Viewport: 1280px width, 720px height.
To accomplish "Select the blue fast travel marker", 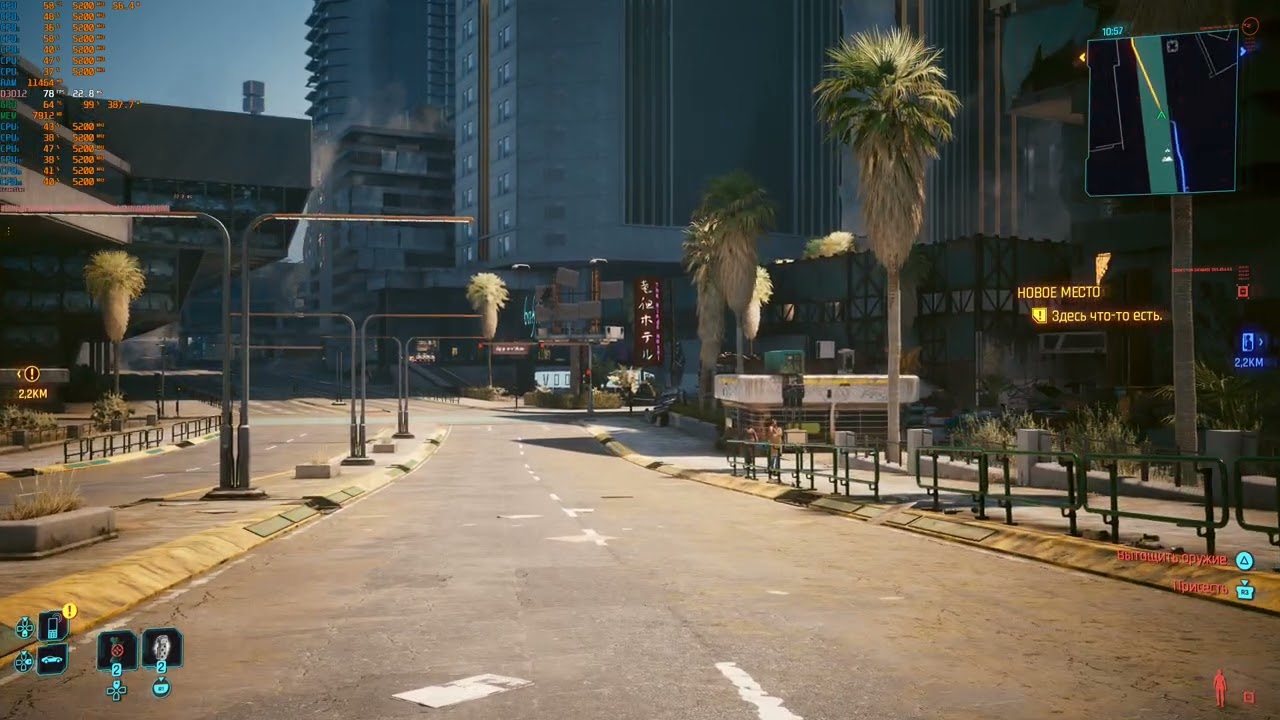I will click(1249, 342).
